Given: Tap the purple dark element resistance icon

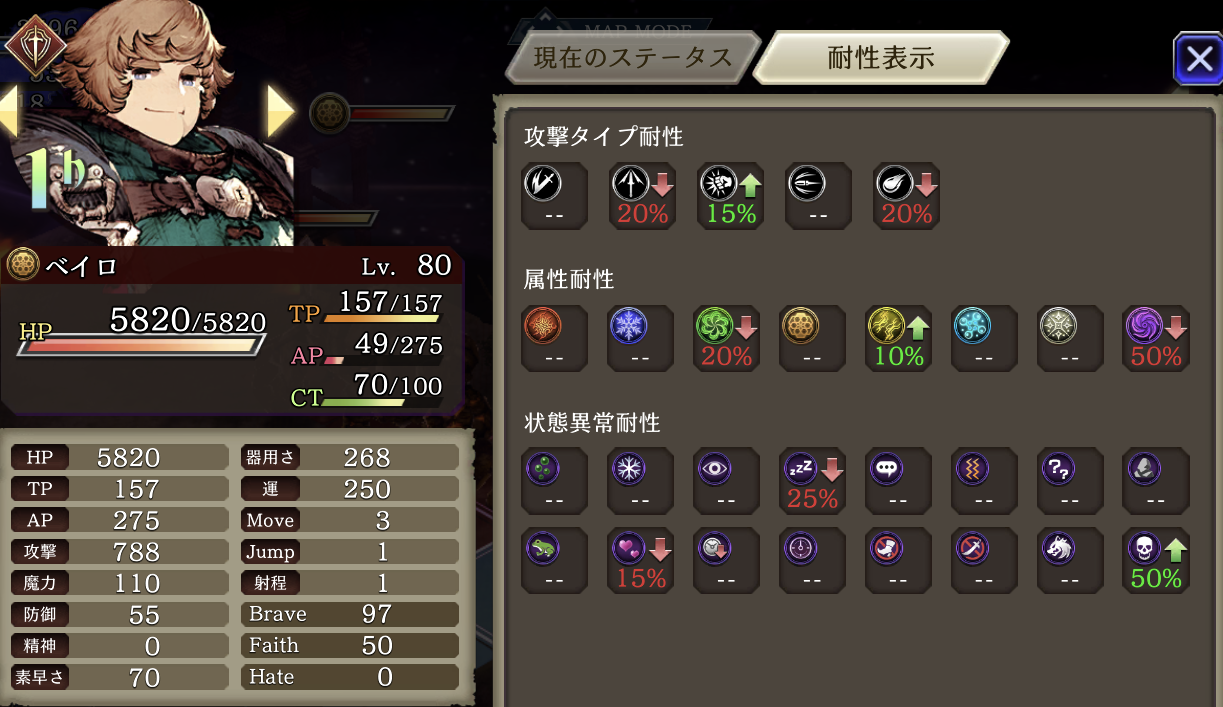Looking at the screenshot, I should (1143, 326).
